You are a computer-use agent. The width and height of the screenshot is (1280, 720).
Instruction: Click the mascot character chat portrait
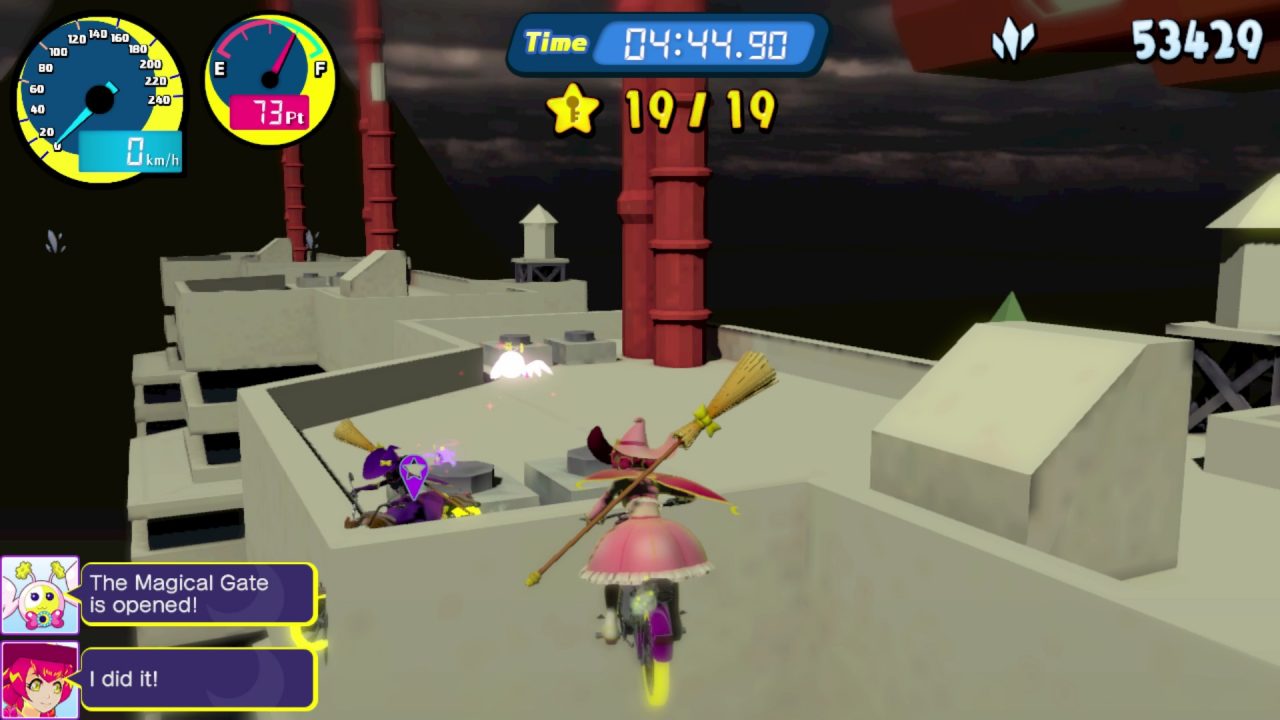40,596
